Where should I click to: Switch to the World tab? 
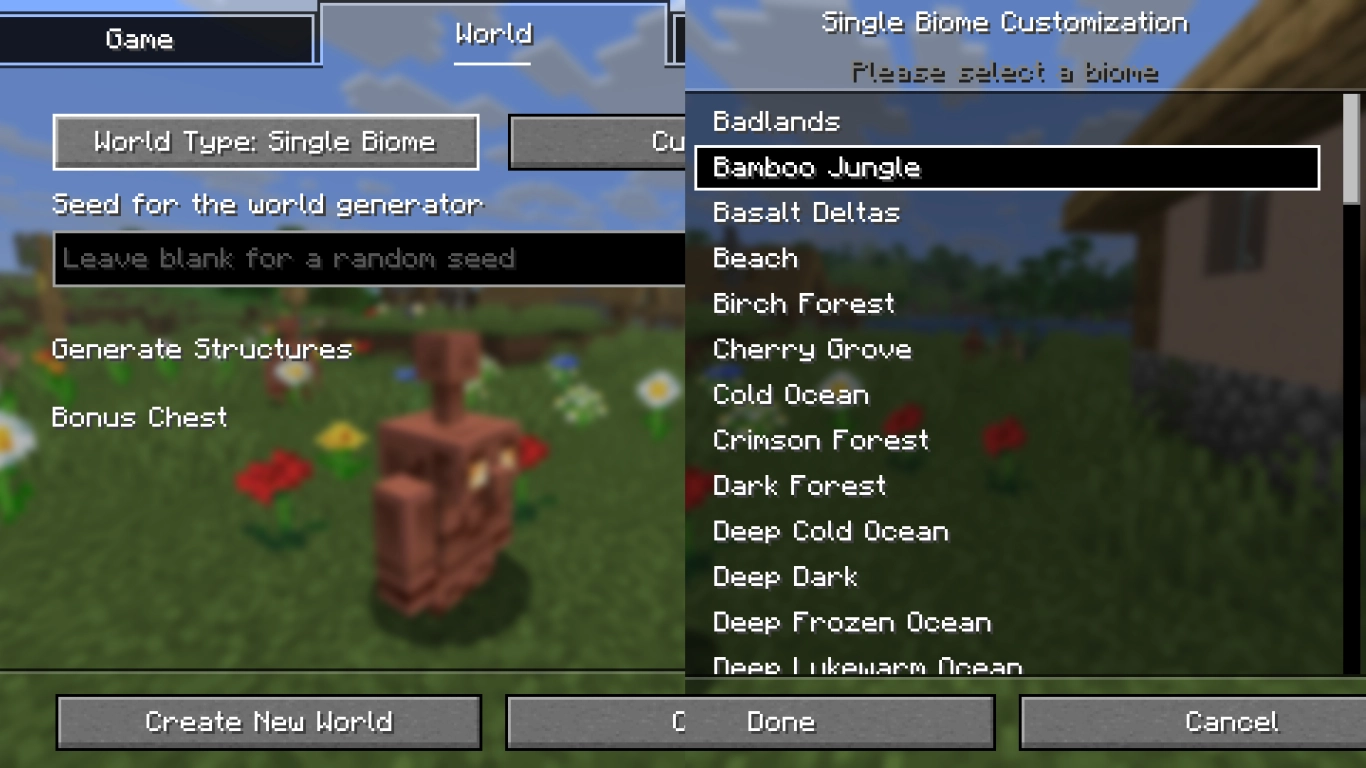click(x=491, y=34)
